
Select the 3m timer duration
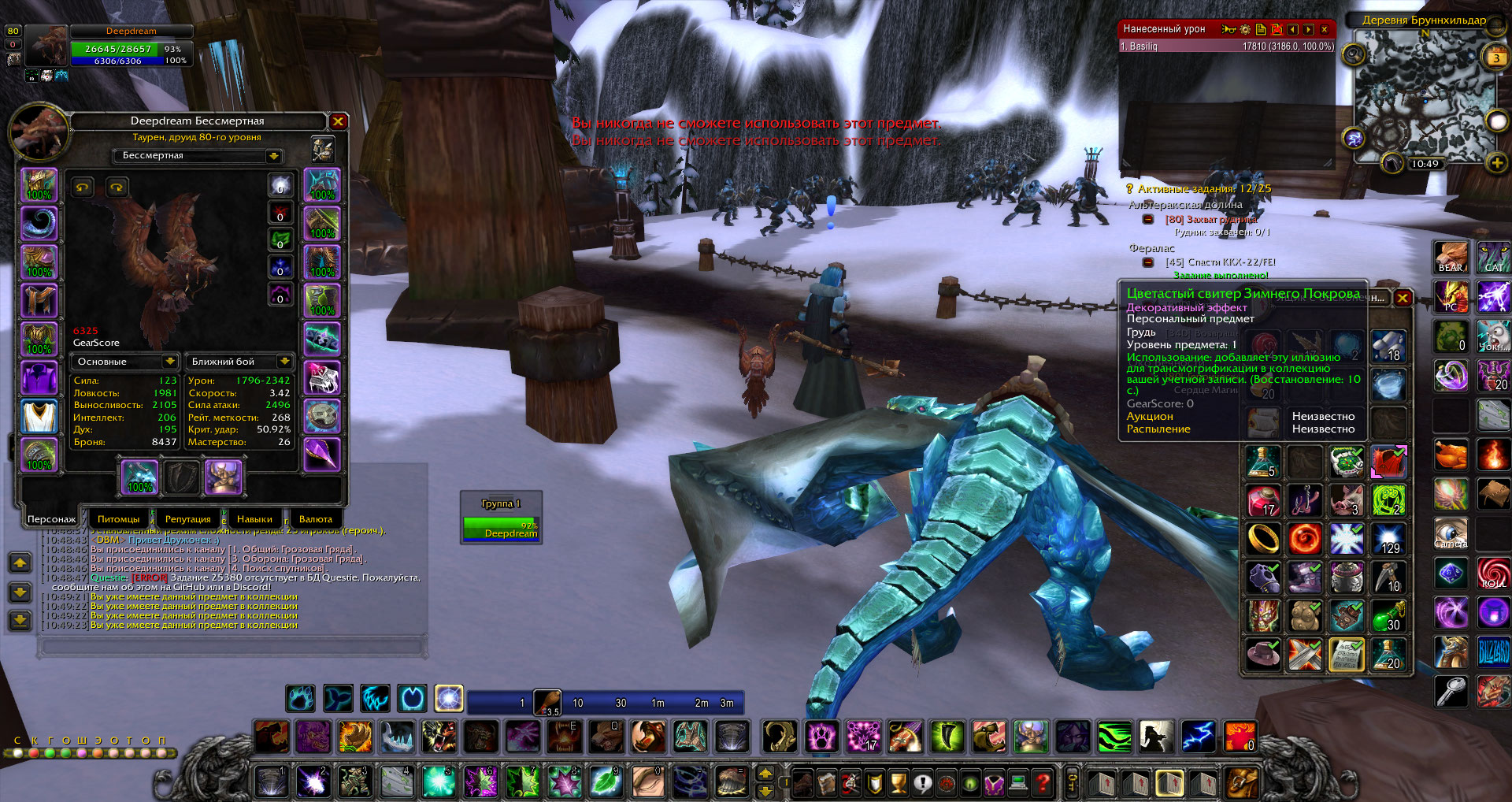pyautogui.click(x=726, y=702)
